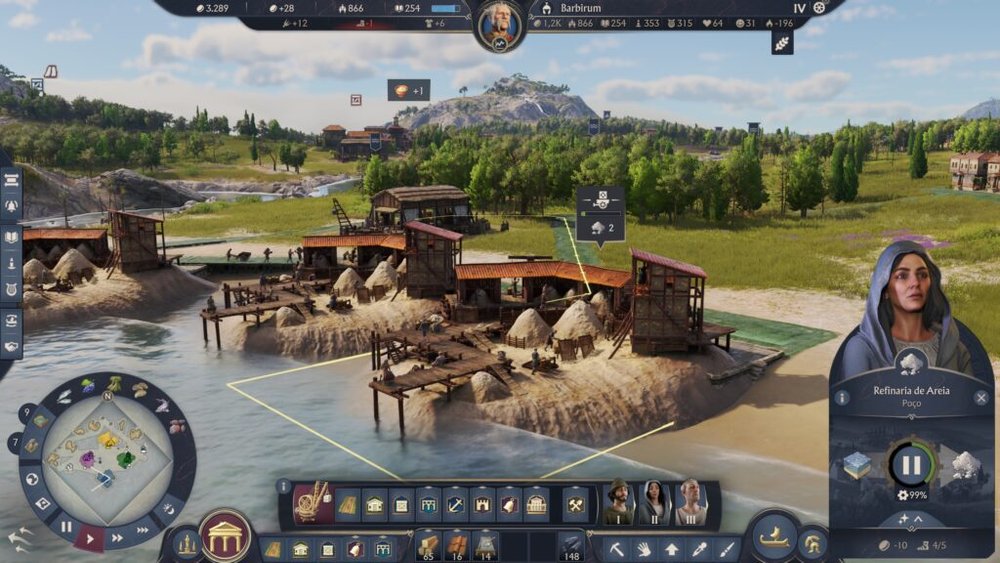Viewport: 1000px width, 563px height.
Task: Open the sand refinery info button
Action: [842, 398]
